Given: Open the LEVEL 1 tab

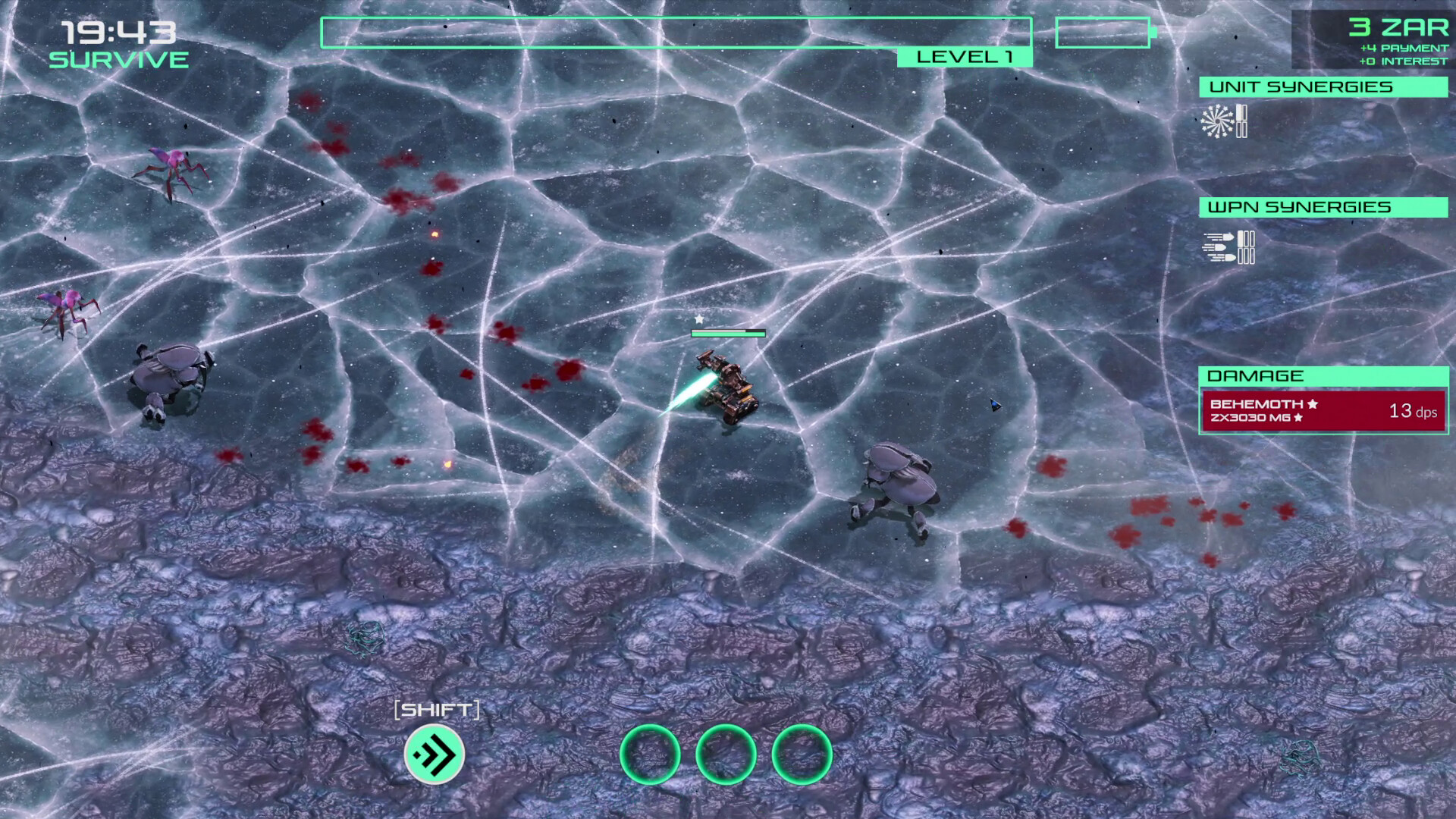Looking at the screenshot, I should 965,56.
